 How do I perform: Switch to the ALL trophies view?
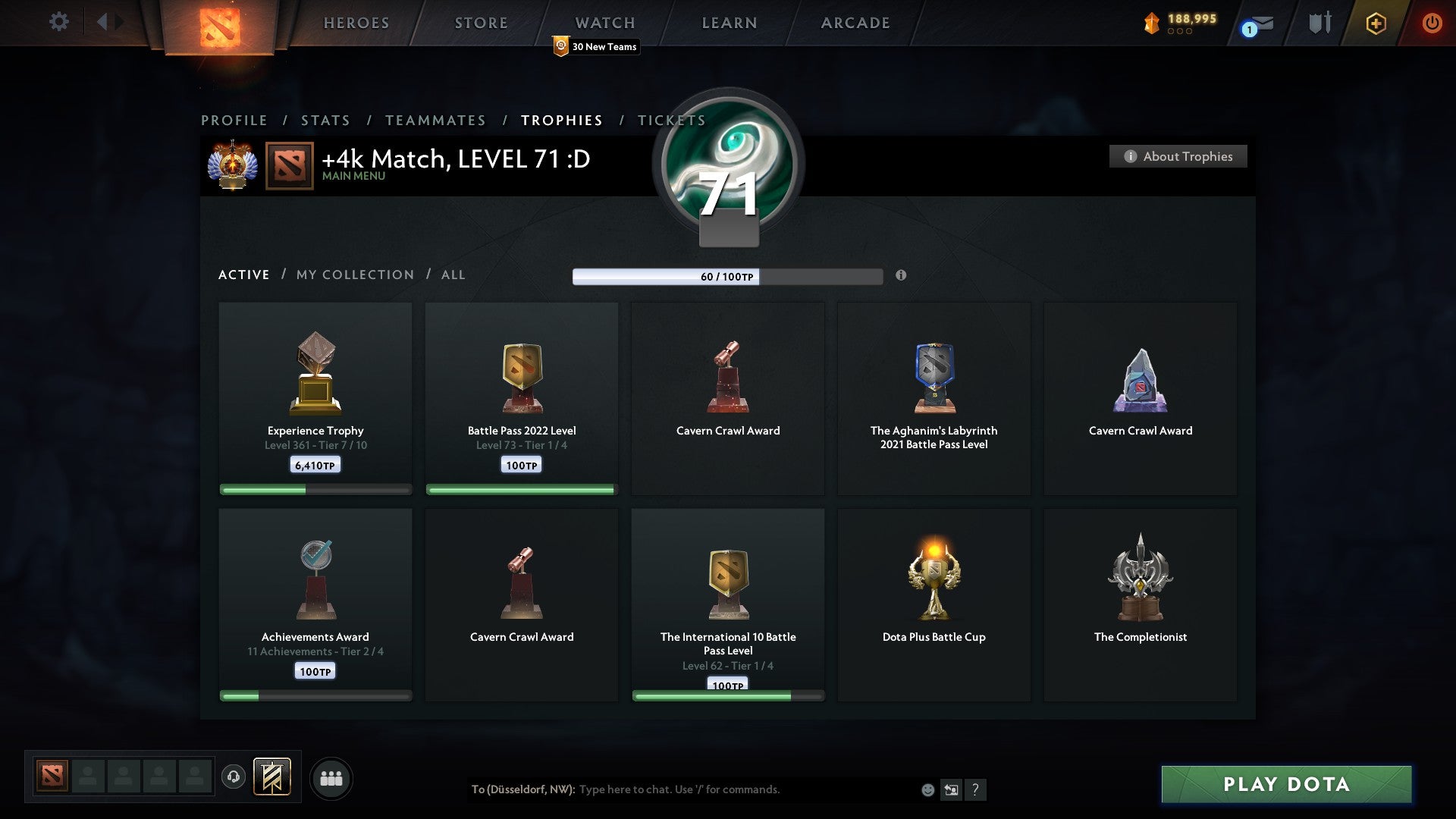(453, 275)
